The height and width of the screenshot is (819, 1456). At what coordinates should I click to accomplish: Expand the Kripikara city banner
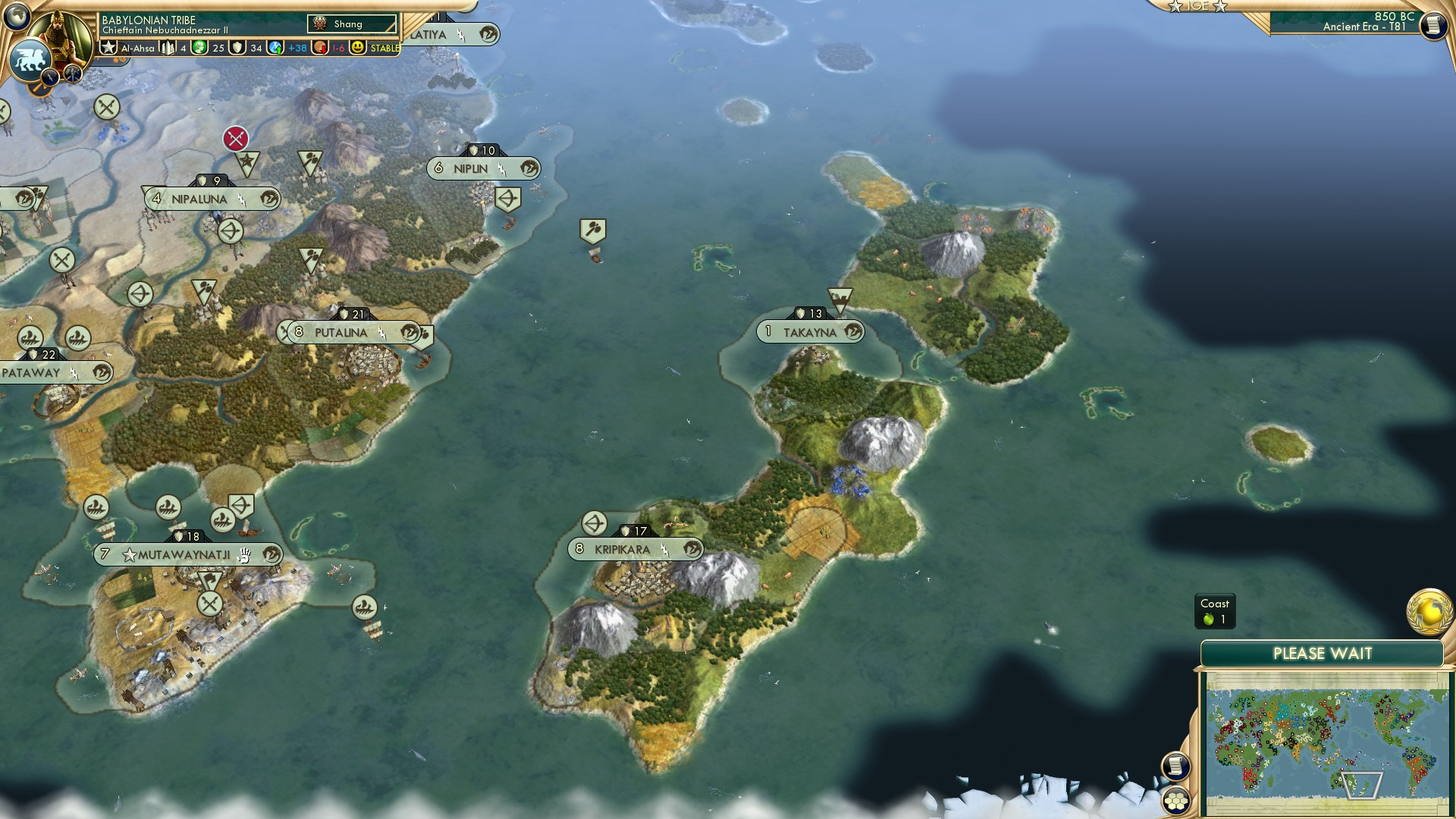point(637,548)
